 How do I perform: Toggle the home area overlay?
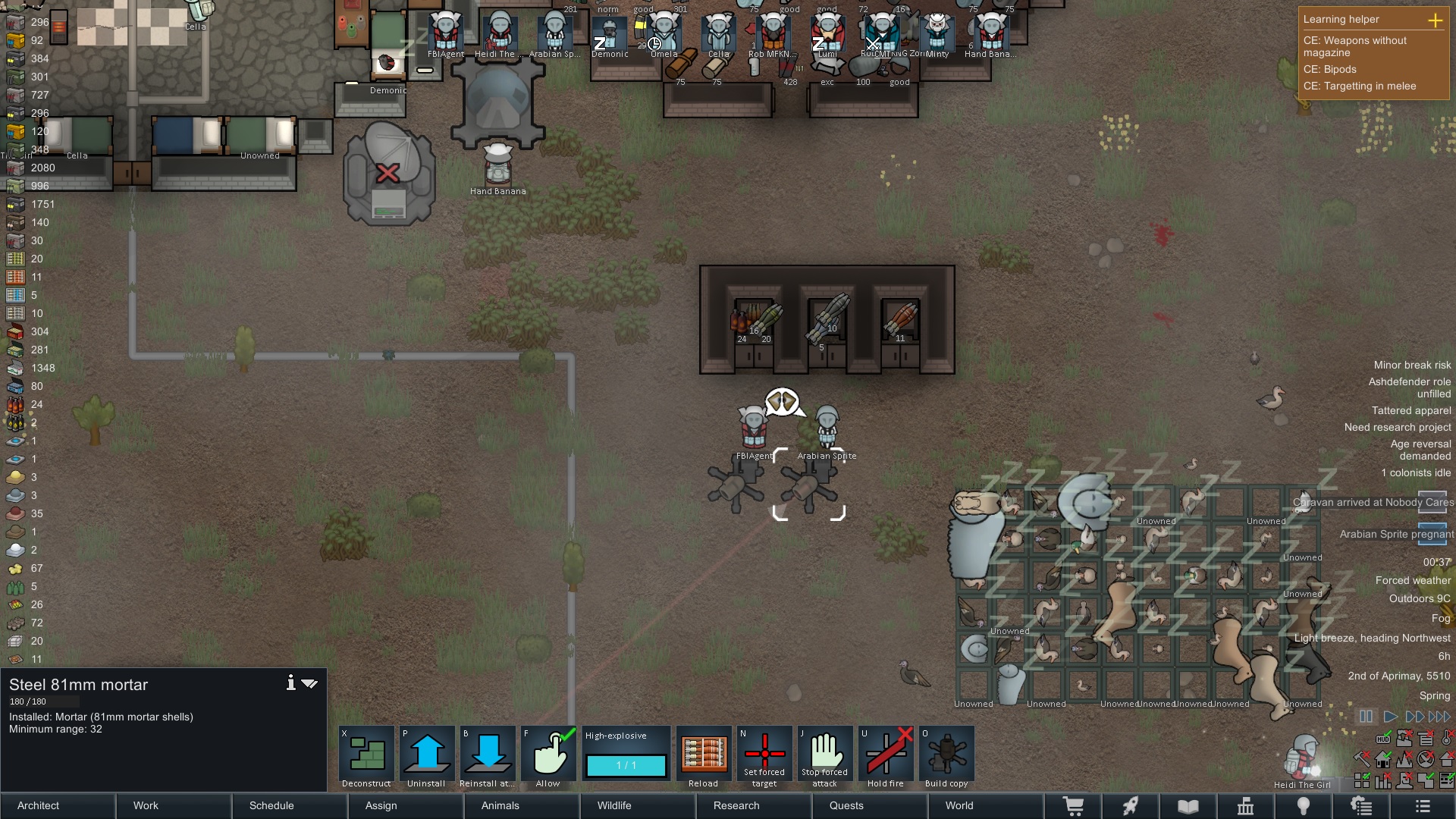point(1382,759)
